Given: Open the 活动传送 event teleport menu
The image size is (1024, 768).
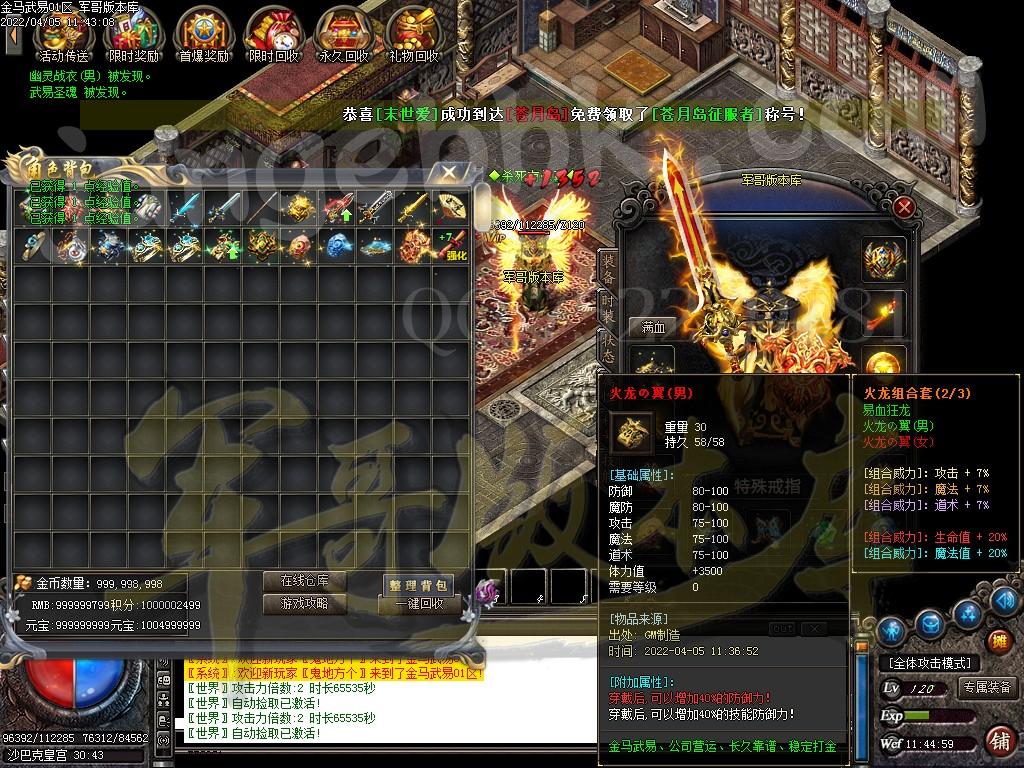Looking at the screenshot, I should 62,36.
